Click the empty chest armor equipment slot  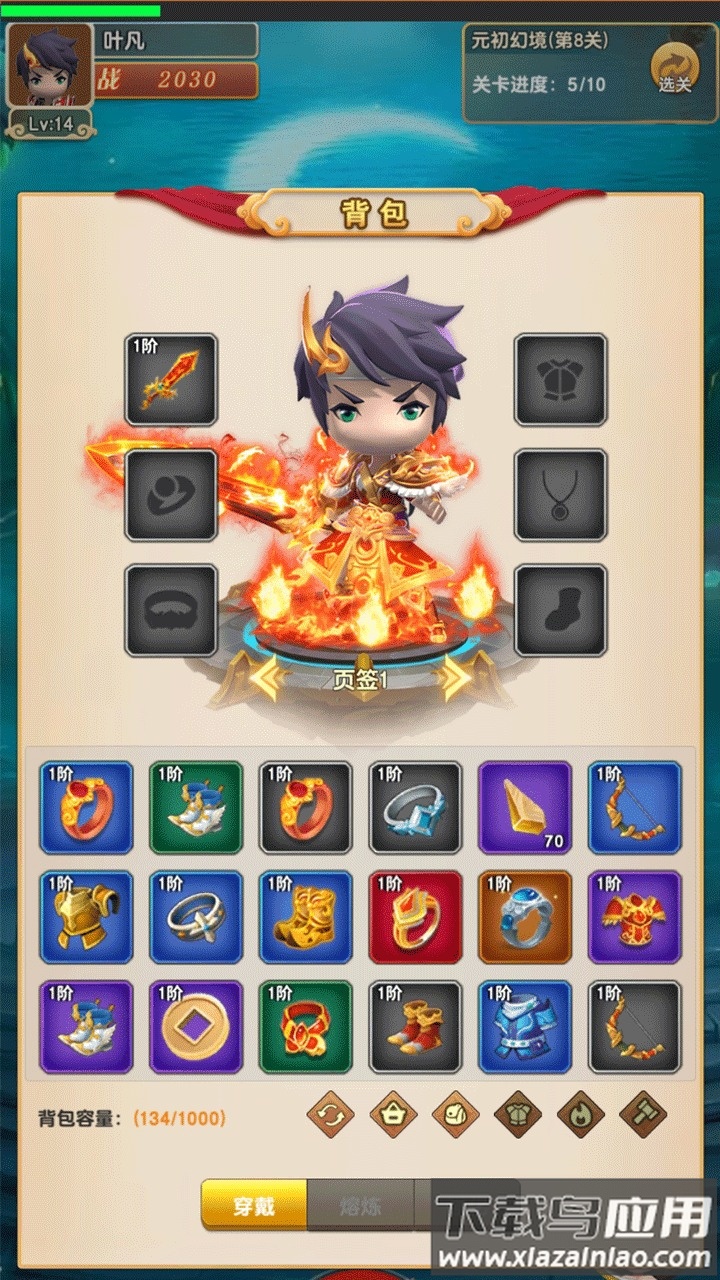coord(560,380)
